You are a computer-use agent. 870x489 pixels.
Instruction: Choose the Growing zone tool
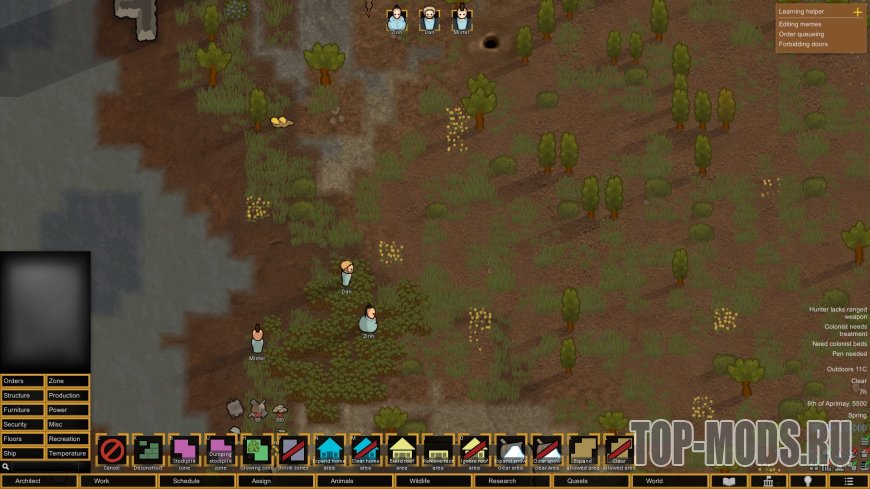pos(257,451)
